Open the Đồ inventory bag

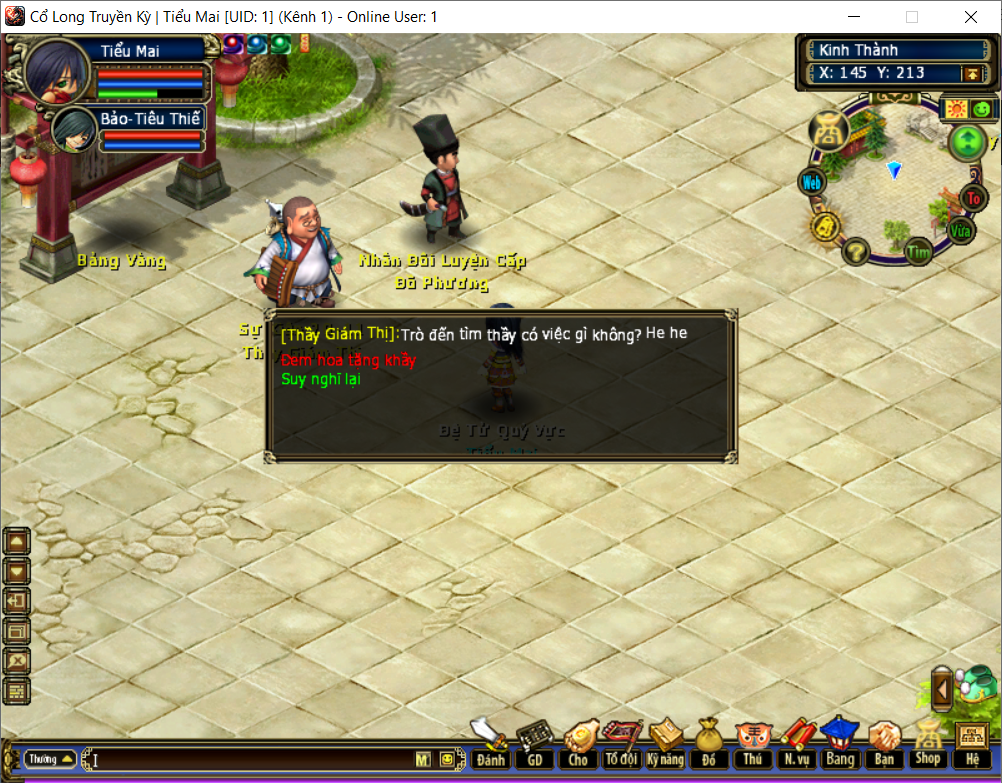pos(709,745)
